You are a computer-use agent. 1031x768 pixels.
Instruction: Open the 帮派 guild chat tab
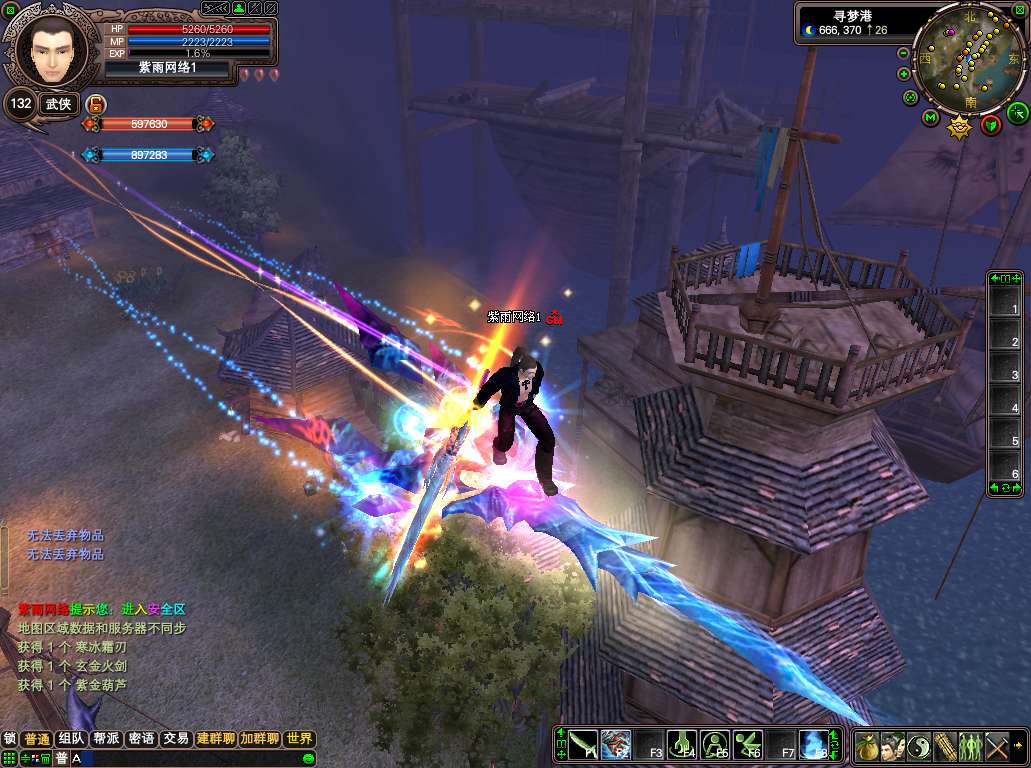pos(106,739)
